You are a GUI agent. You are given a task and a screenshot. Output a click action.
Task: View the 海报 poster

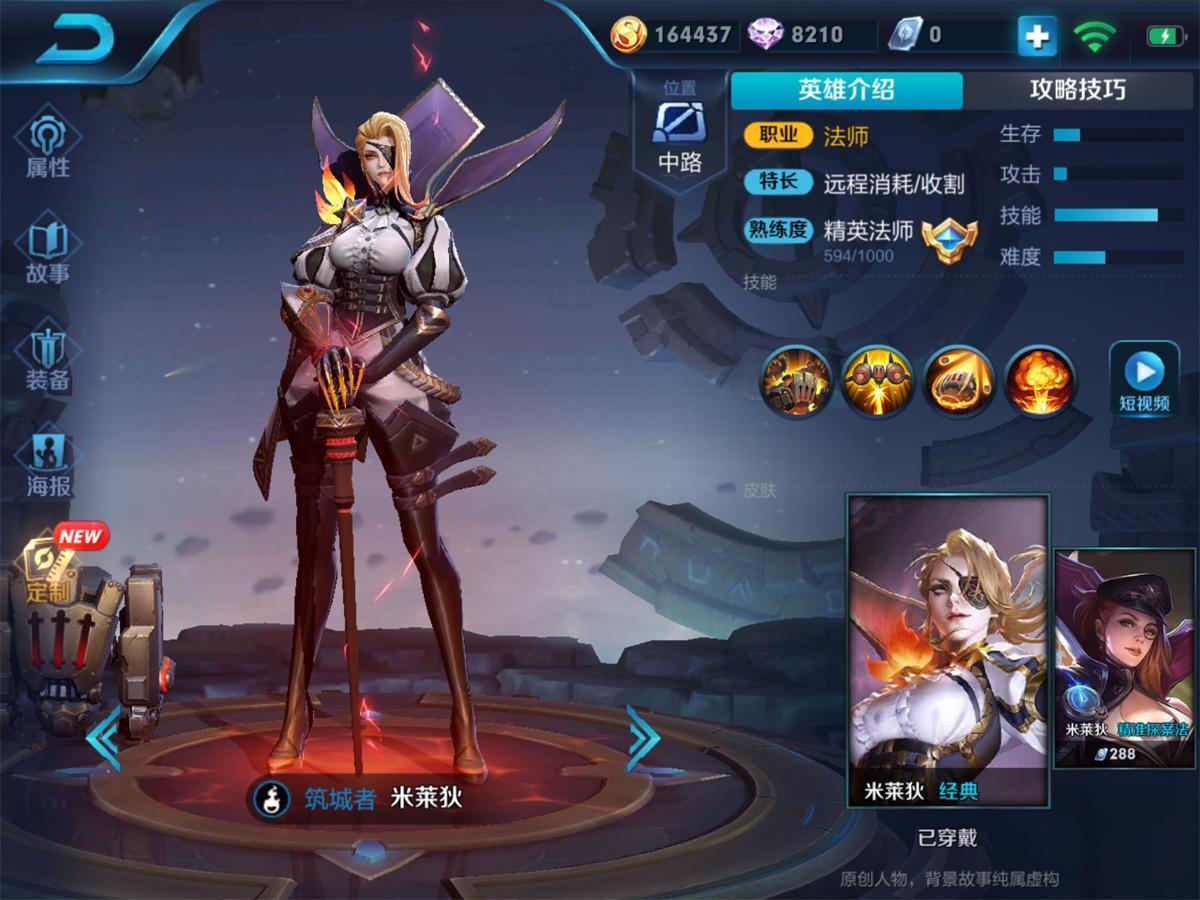click(x=48, y=466)
